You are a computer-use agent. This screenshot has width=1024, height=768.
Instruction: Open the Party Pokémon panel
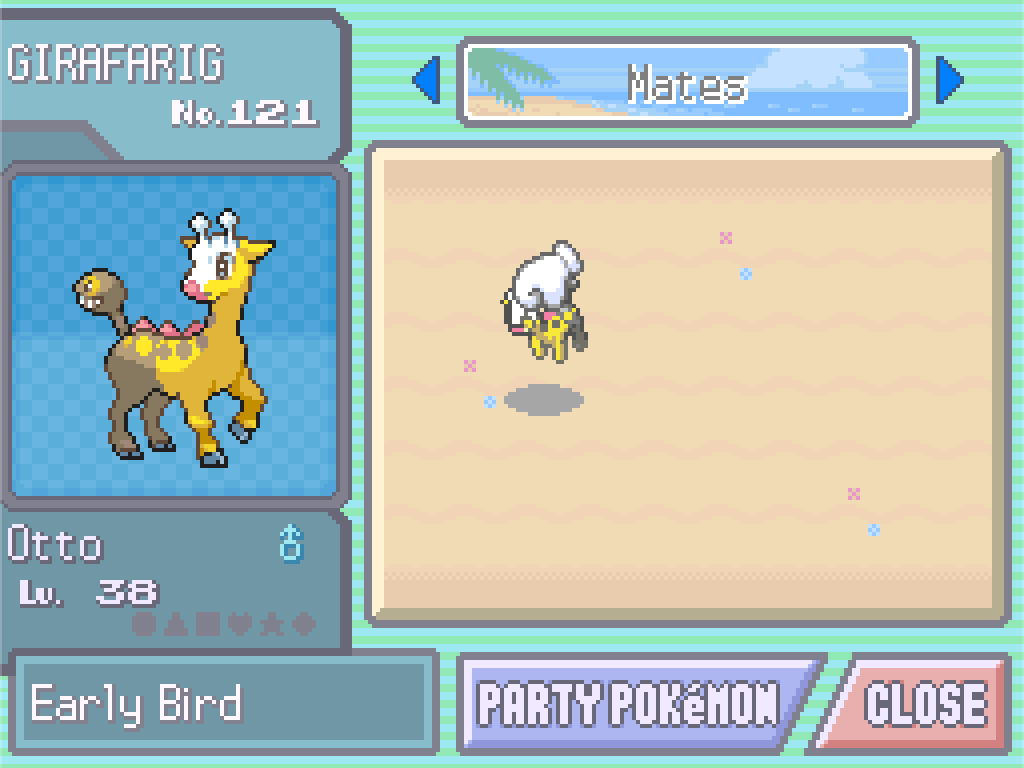pos(630,704)
